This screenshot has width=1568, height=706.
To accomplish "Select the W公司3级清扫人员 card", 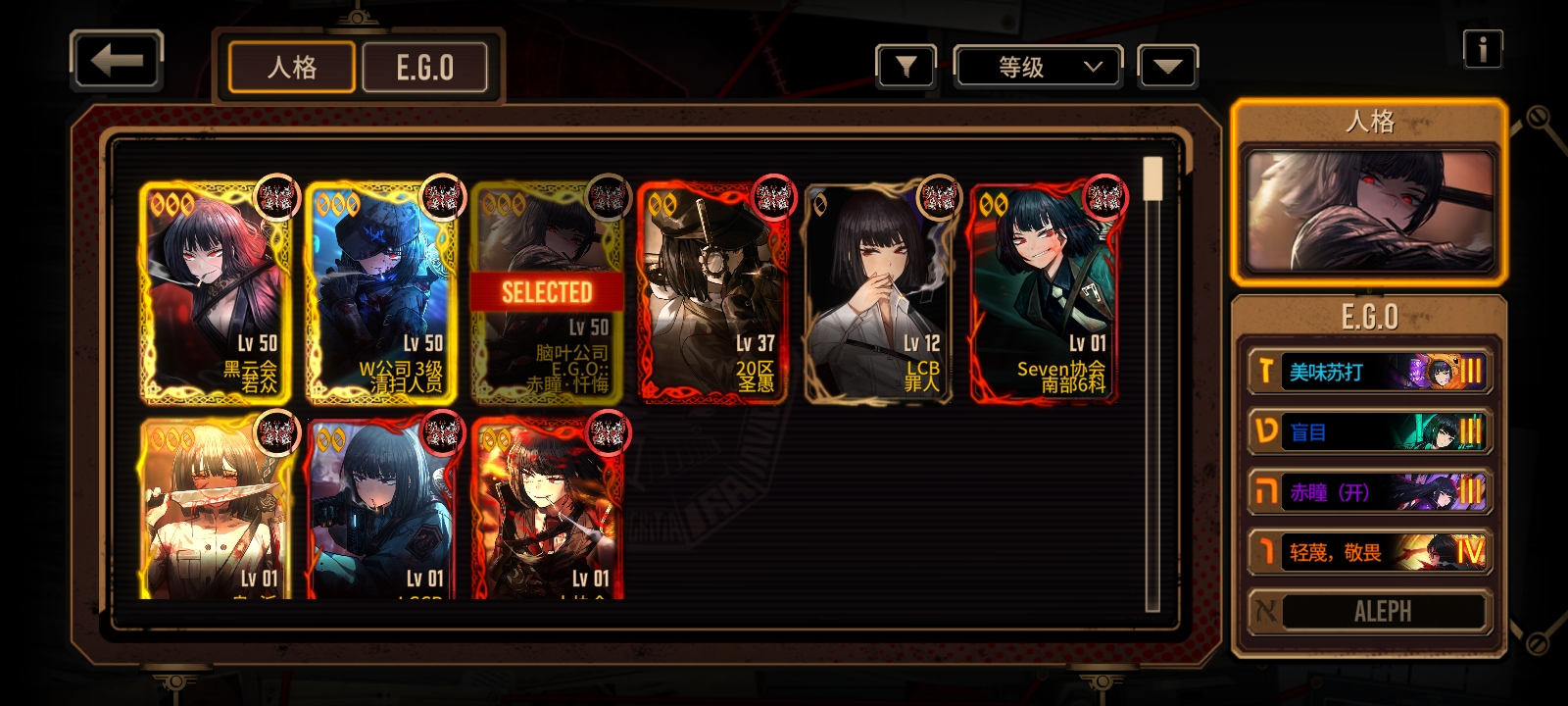I will pyautogui.click(x=381, y=291).
